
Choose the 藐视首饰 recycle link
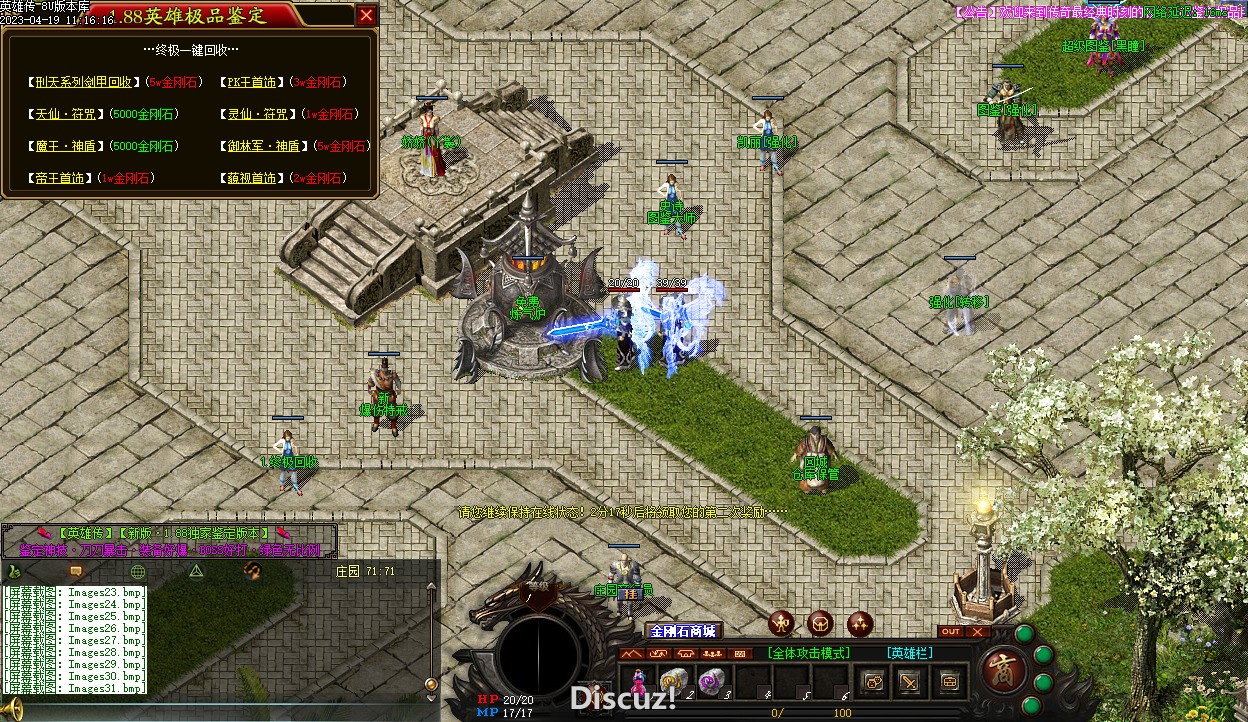click(x=251, y=178)
